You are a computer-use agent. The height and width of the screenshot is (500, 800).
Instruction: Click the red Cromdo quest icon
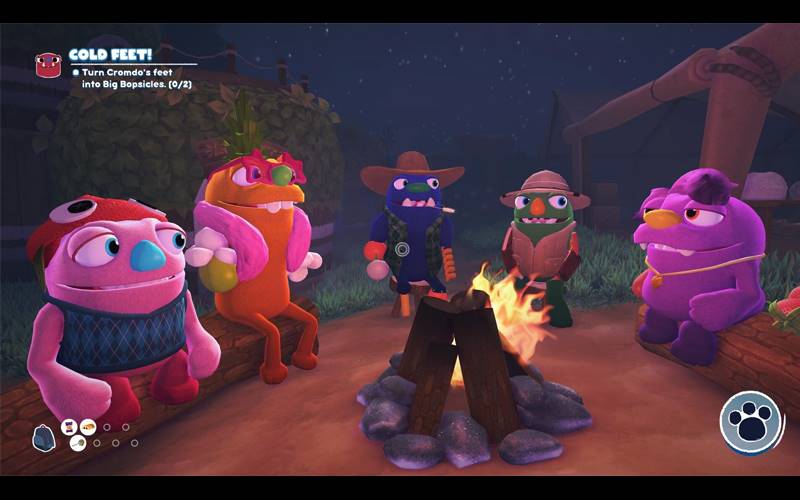click(48, 66)
